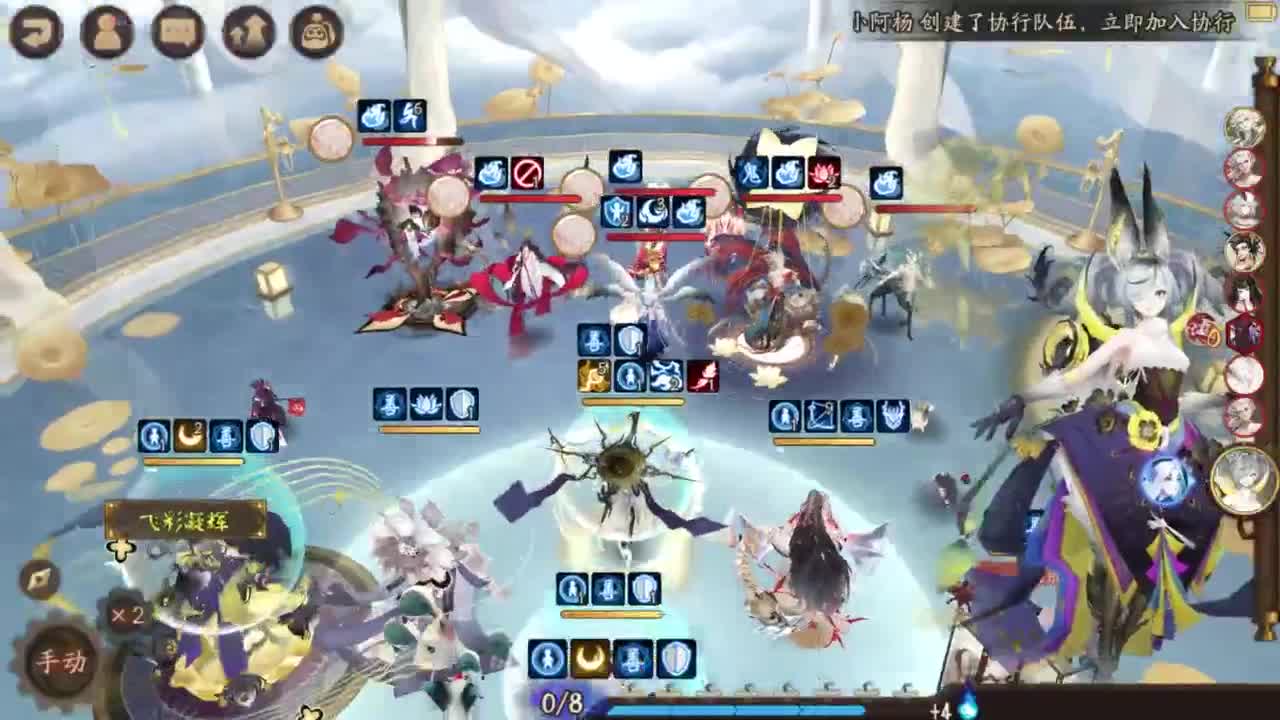Click the lotus buff icon near center-left unit
This screenshot has width=1280, height=720.
(424, 401)
